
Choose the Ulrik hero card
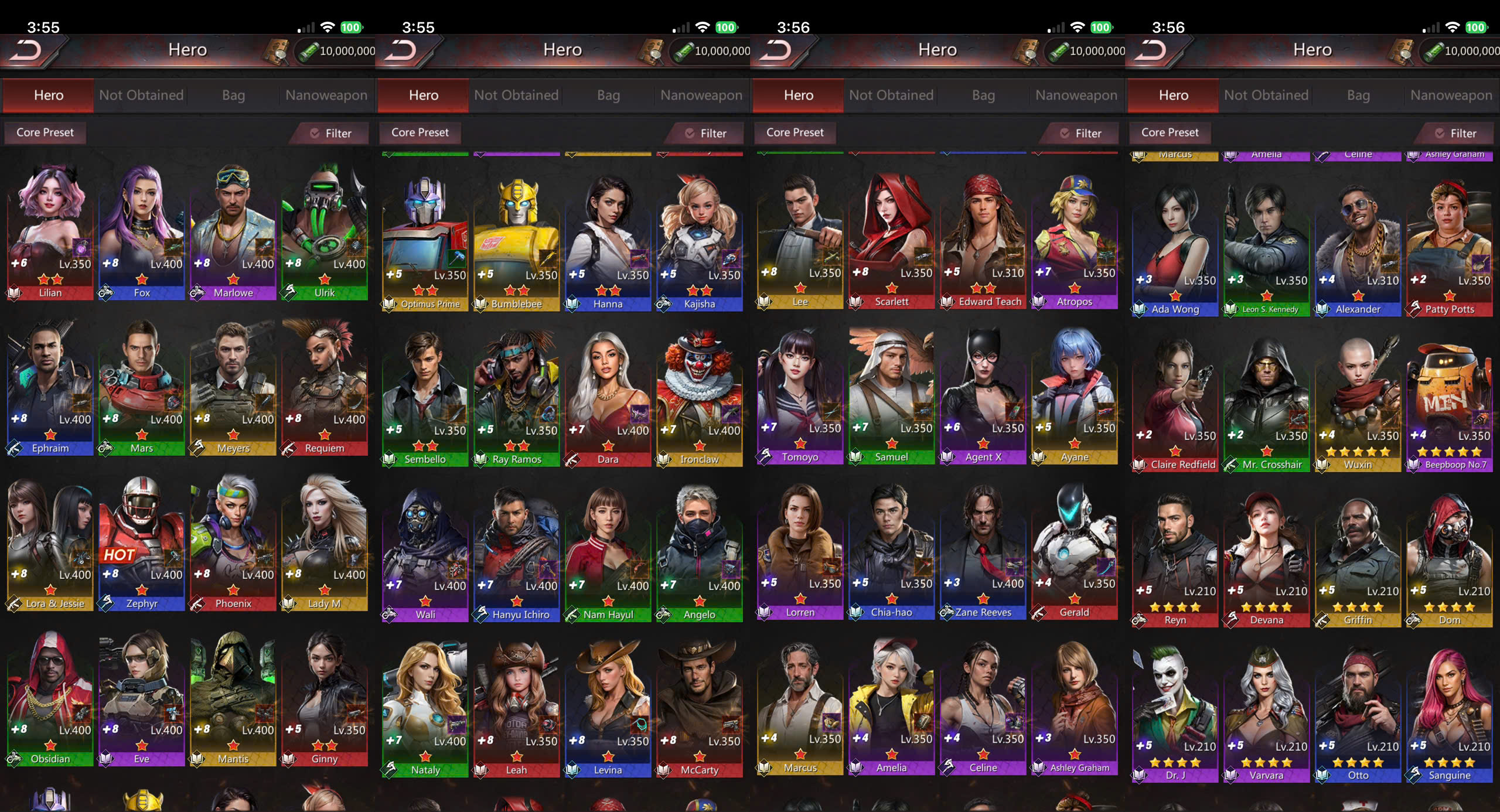[325, 231]
